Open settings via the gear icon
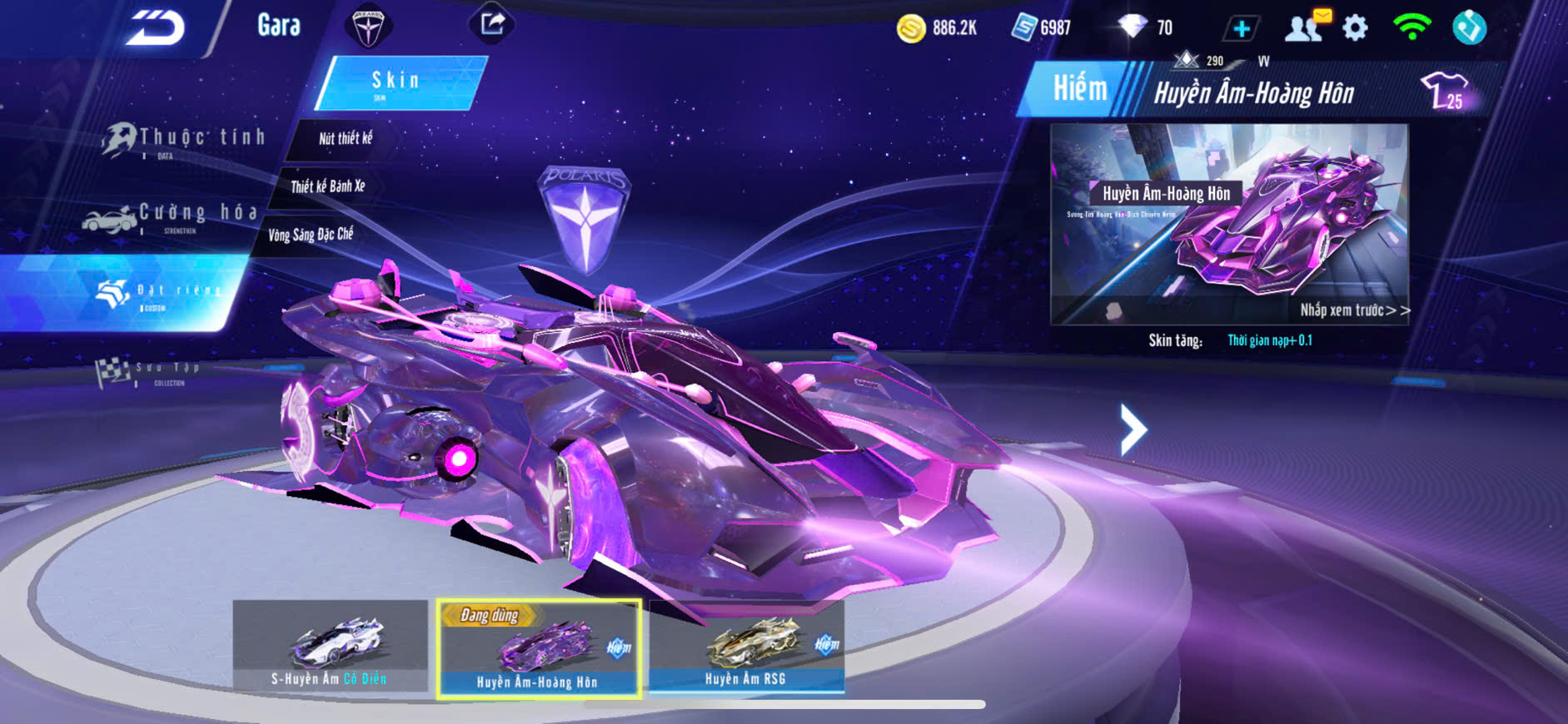The height and width of the screenshot is (724, 1568). [1356, 28]
